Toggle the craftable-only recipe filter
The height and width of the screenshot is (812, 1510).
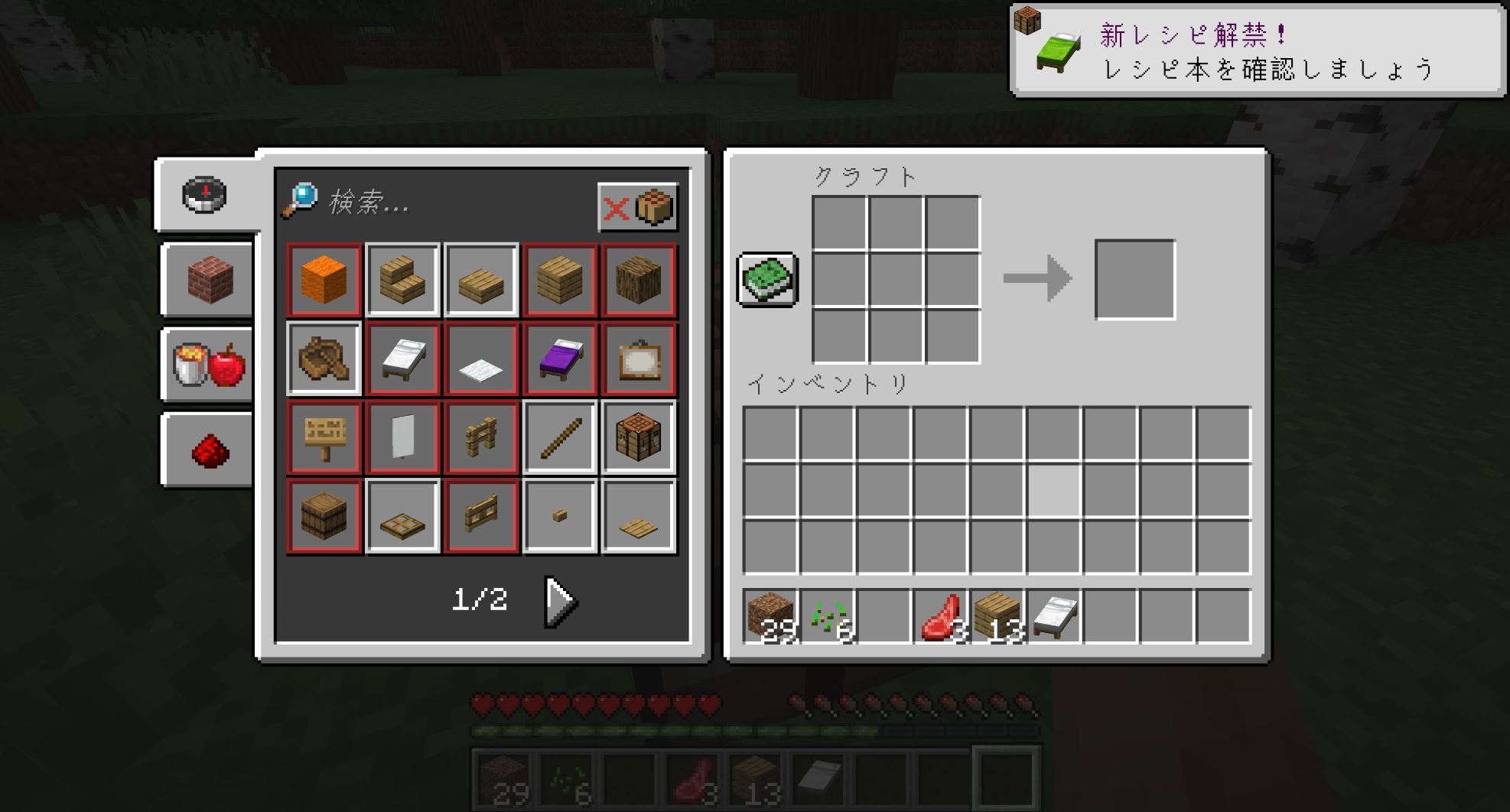[x=637, y=207]
